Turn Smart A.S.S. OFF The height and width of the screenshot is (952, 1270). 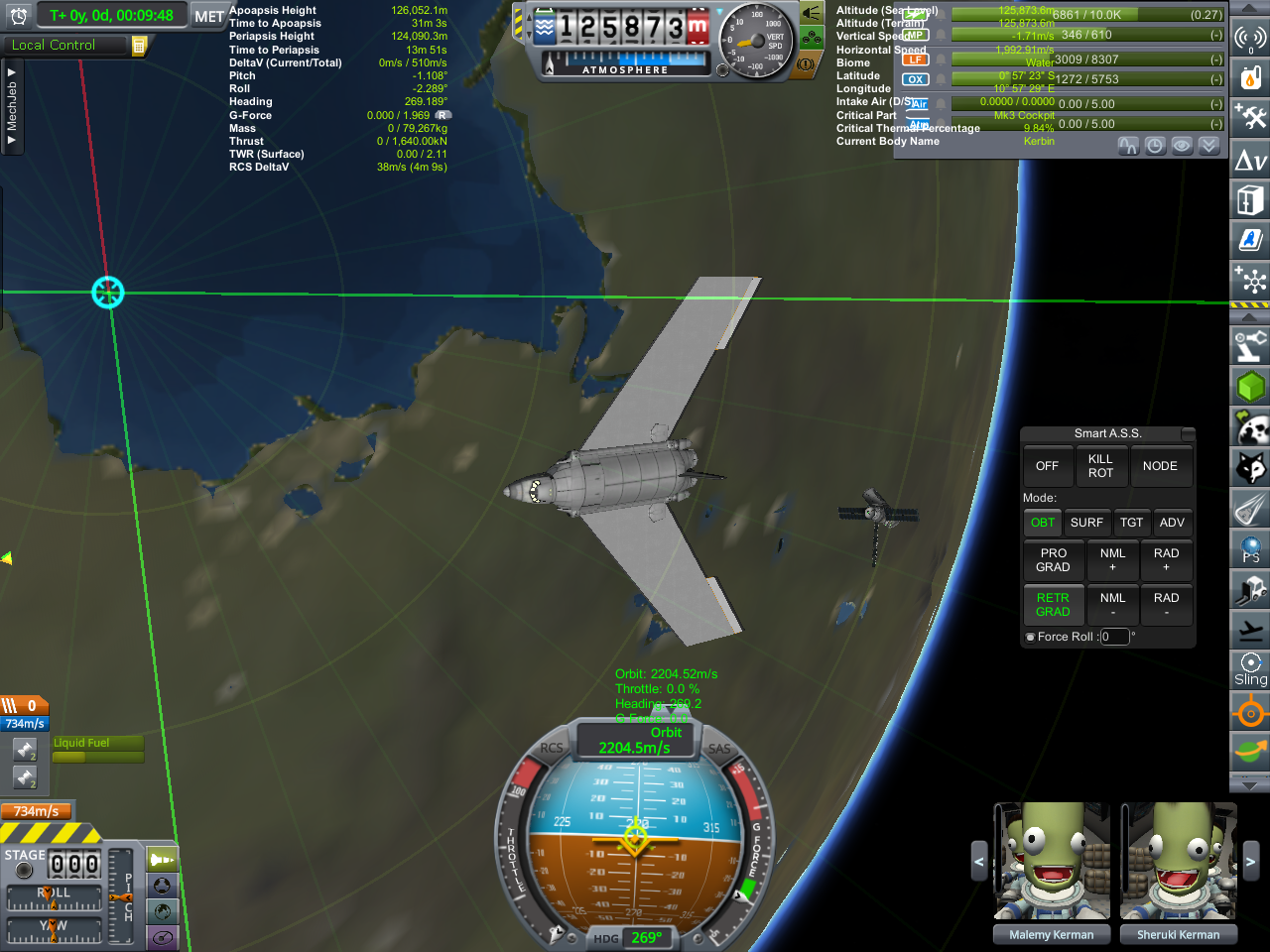click(1047, 466)
